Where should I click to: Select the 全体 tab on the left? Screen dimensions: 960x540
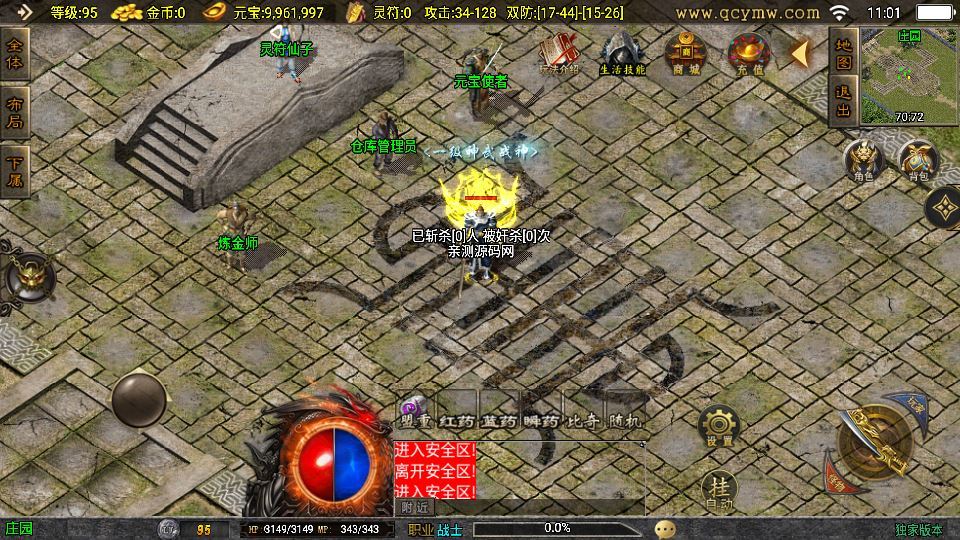pos(15,53)
